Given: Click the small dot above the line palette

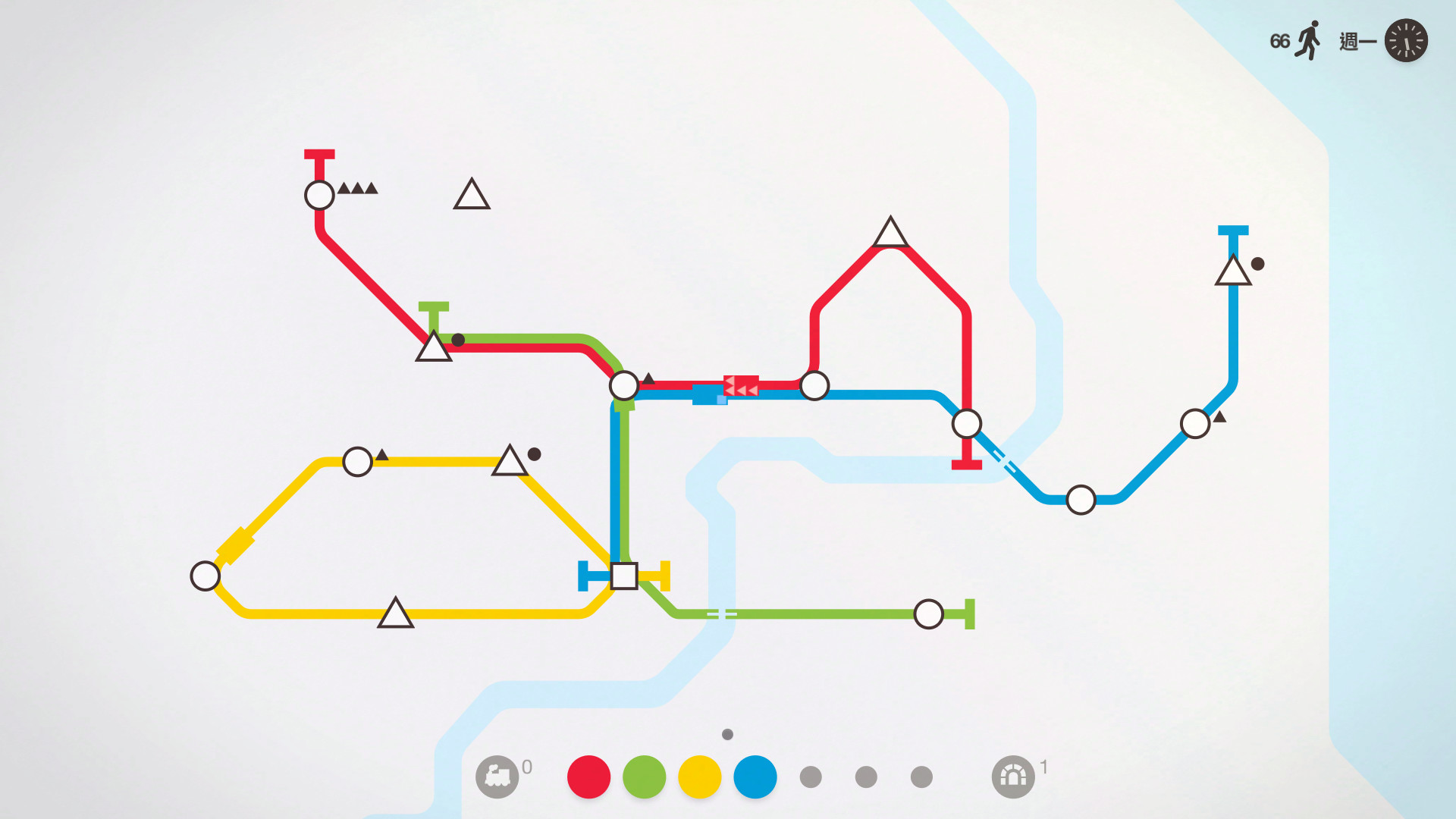Looking at the screenshot, I should point(727,734).
